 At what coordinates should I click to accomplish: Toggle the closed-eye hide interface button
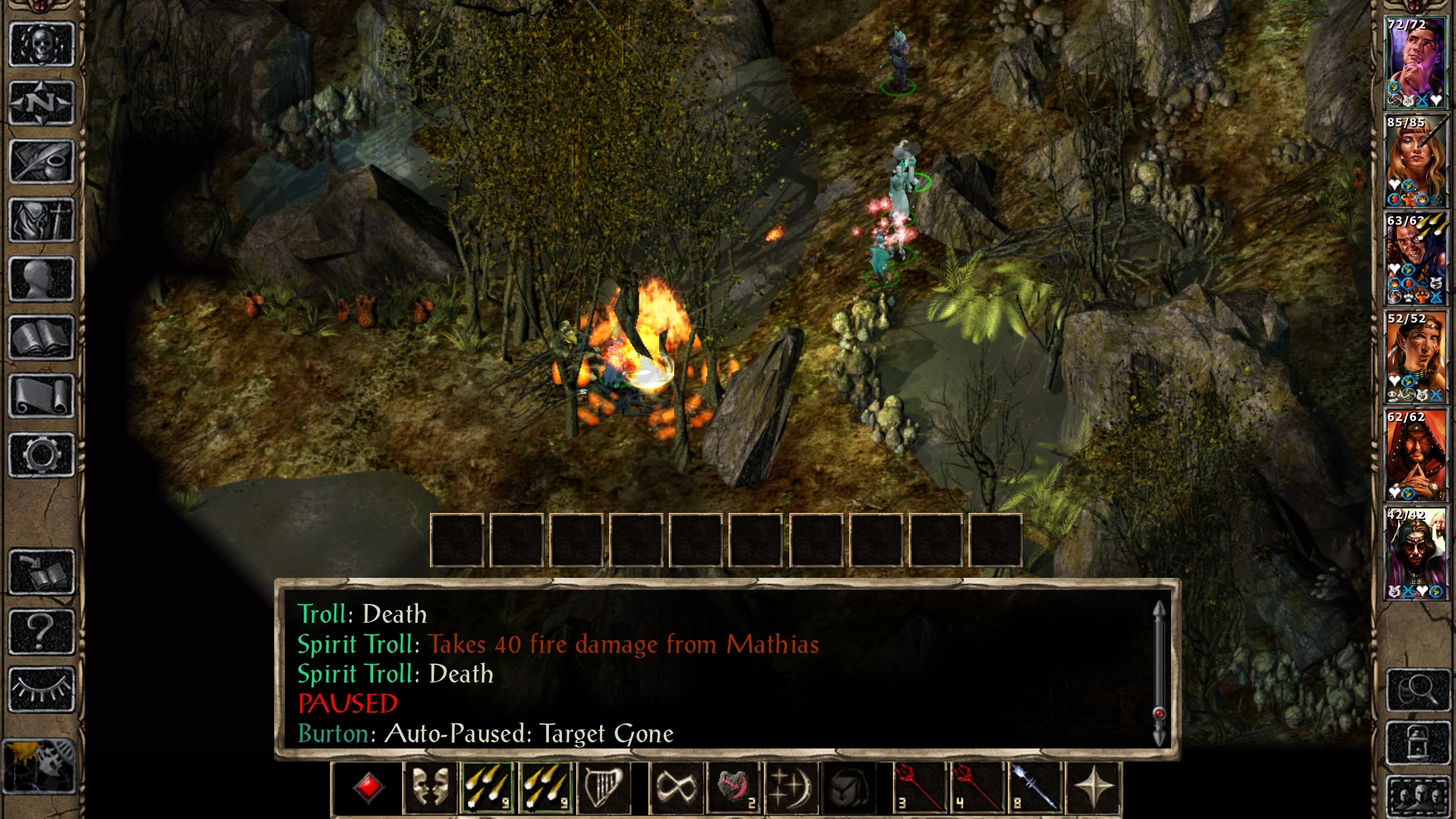coord(42,690)
